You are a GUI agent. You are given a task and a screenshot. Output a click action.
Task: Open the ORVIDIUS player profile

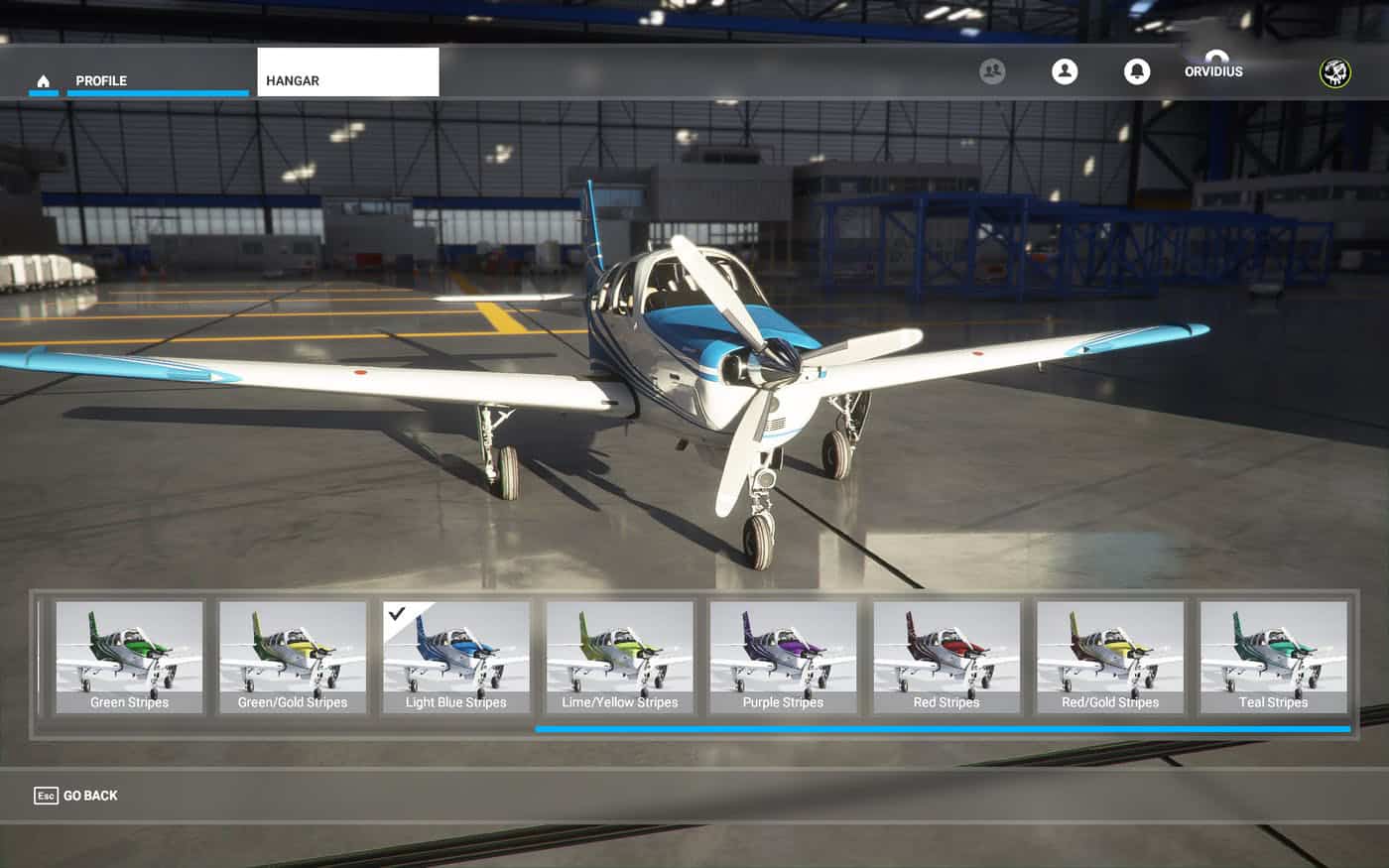[x=1213, y=71]
